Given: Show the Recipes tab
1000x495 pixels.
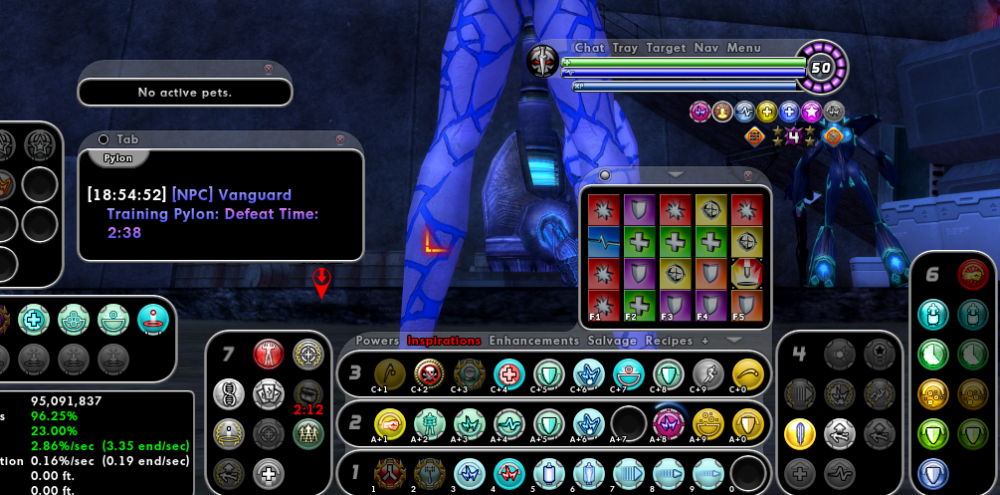Looking at the screenshot, I should coord(669,341).
